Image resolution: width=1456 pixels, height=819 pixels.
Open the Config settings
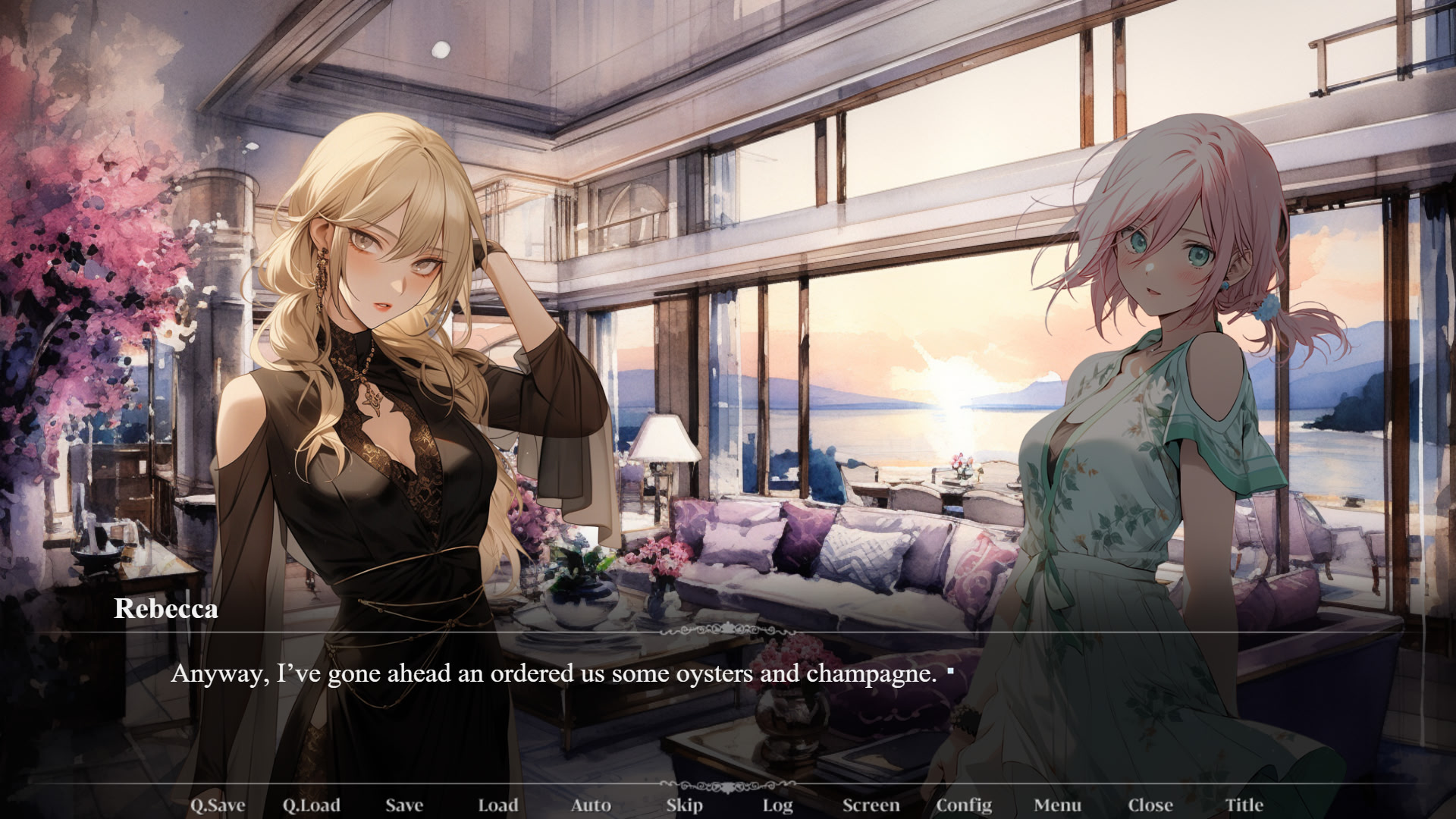964,805
